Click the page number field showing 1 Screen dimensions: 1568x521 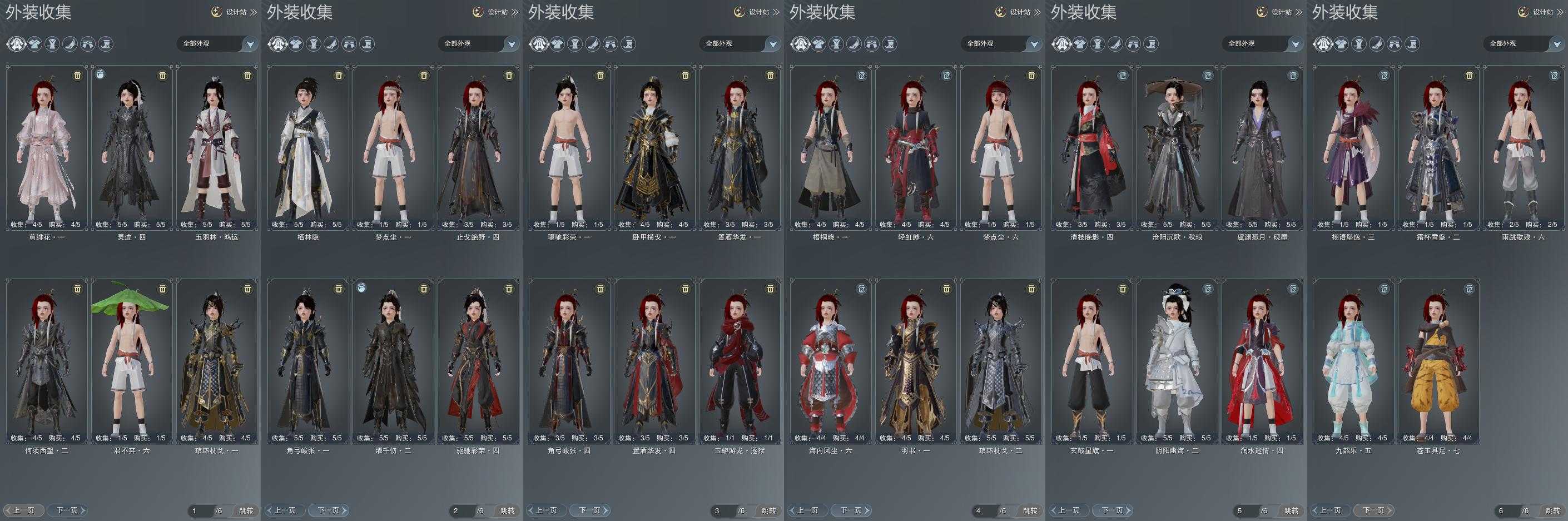tap(200, 510)
